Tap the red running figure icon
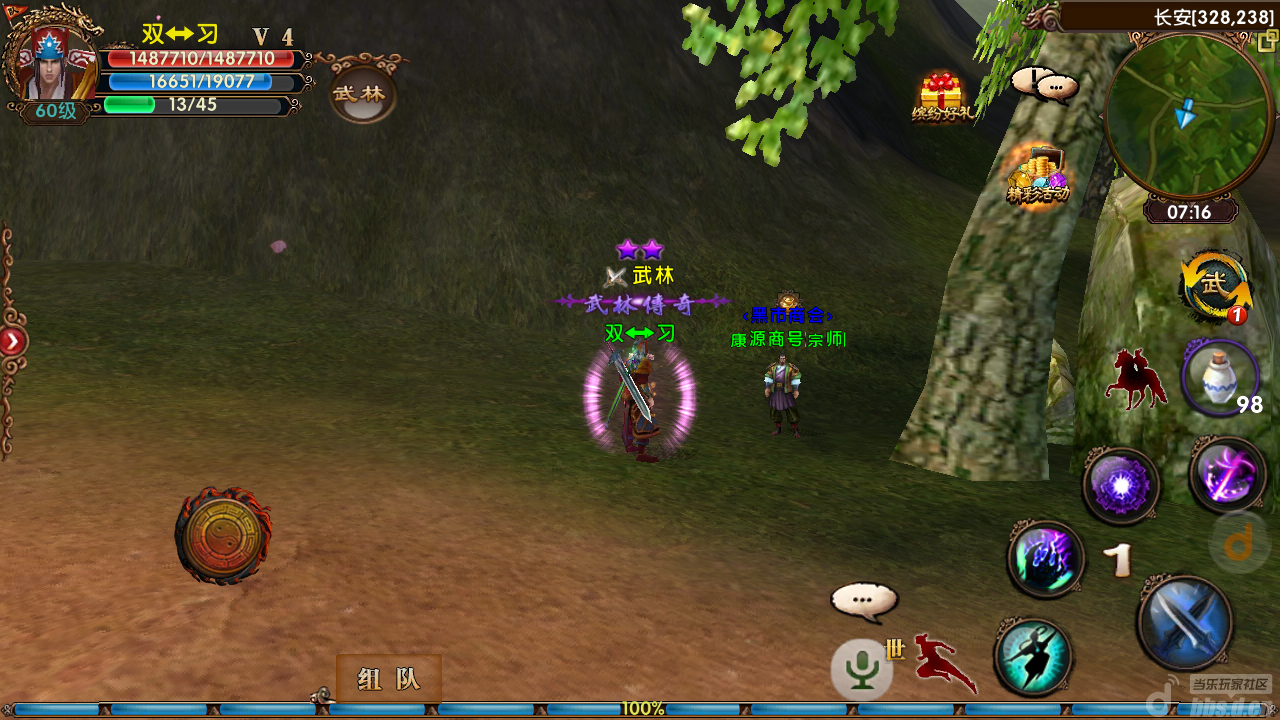This screenshot has width=1280, height=720. pyautogui.click(x=943, y=662)
